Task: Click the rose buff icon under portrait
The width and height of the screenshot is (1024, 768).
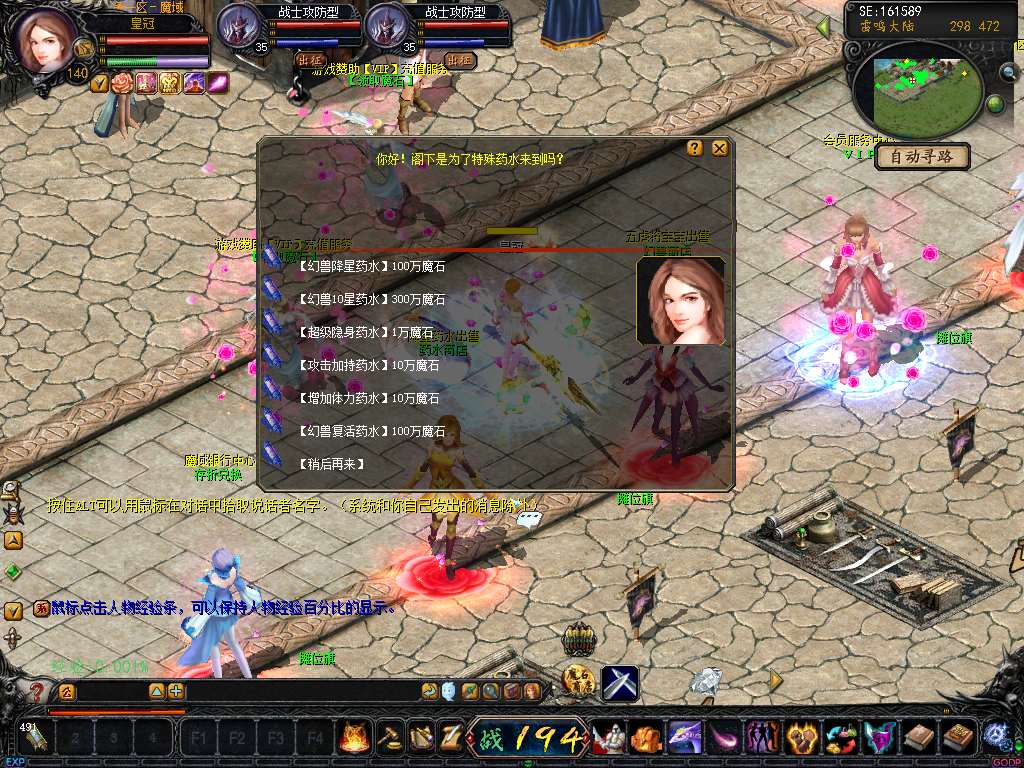Action: click(122, 84)
